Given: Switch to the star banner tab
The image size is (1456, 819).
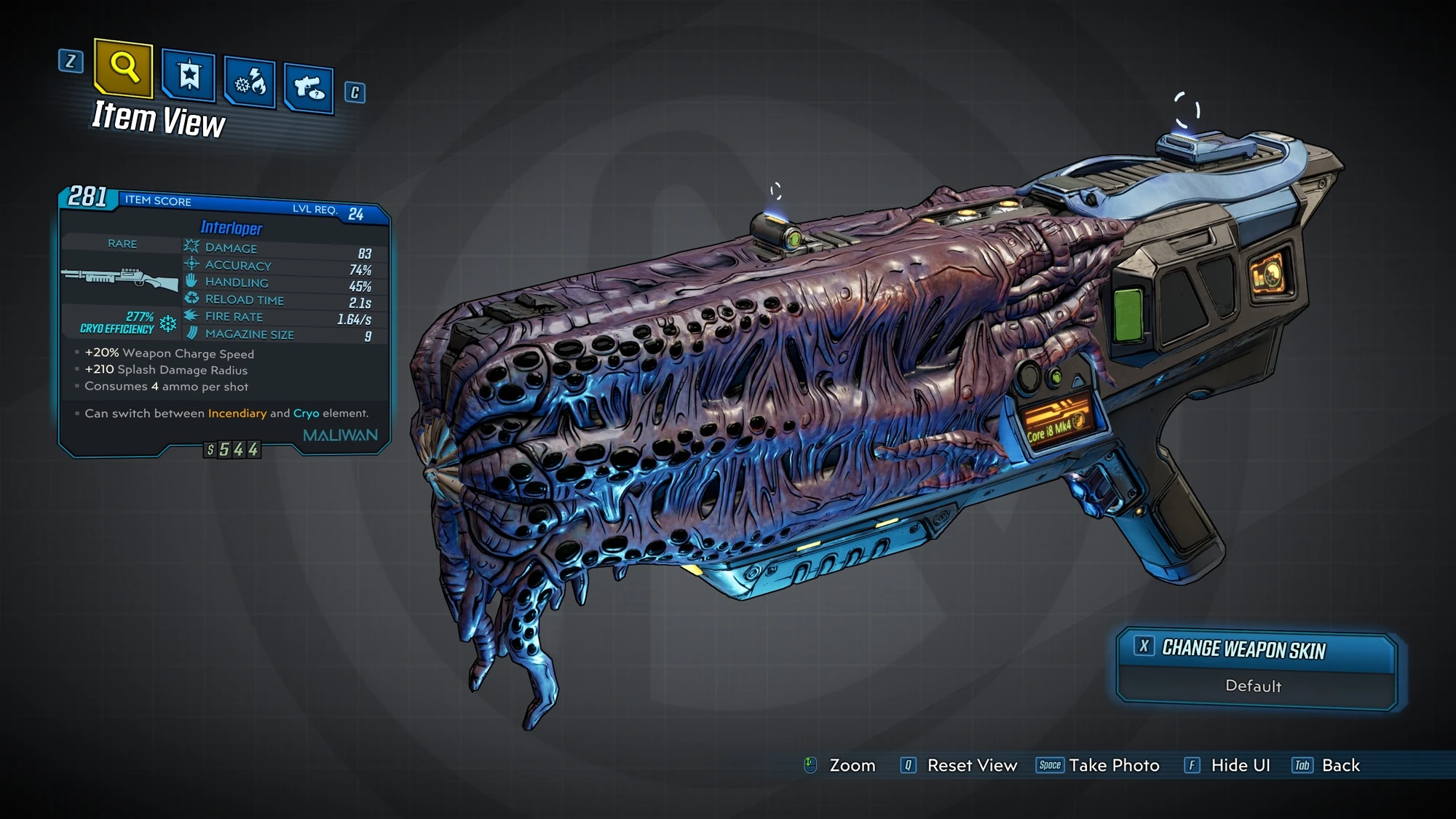Looking at the screenshot, I should tap(189, 76).
